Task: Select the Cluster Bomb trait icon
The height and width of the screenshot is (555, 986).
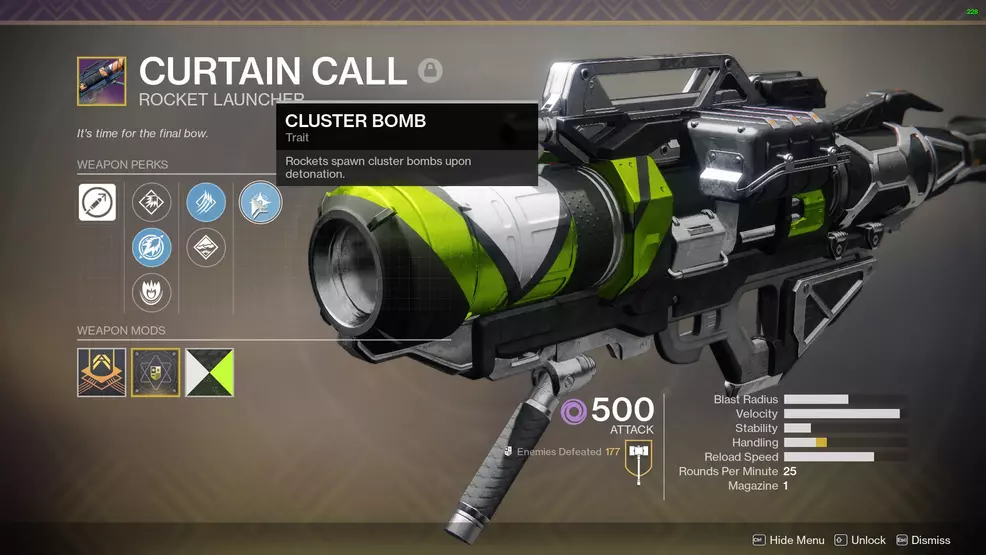Action: point(260,203)
